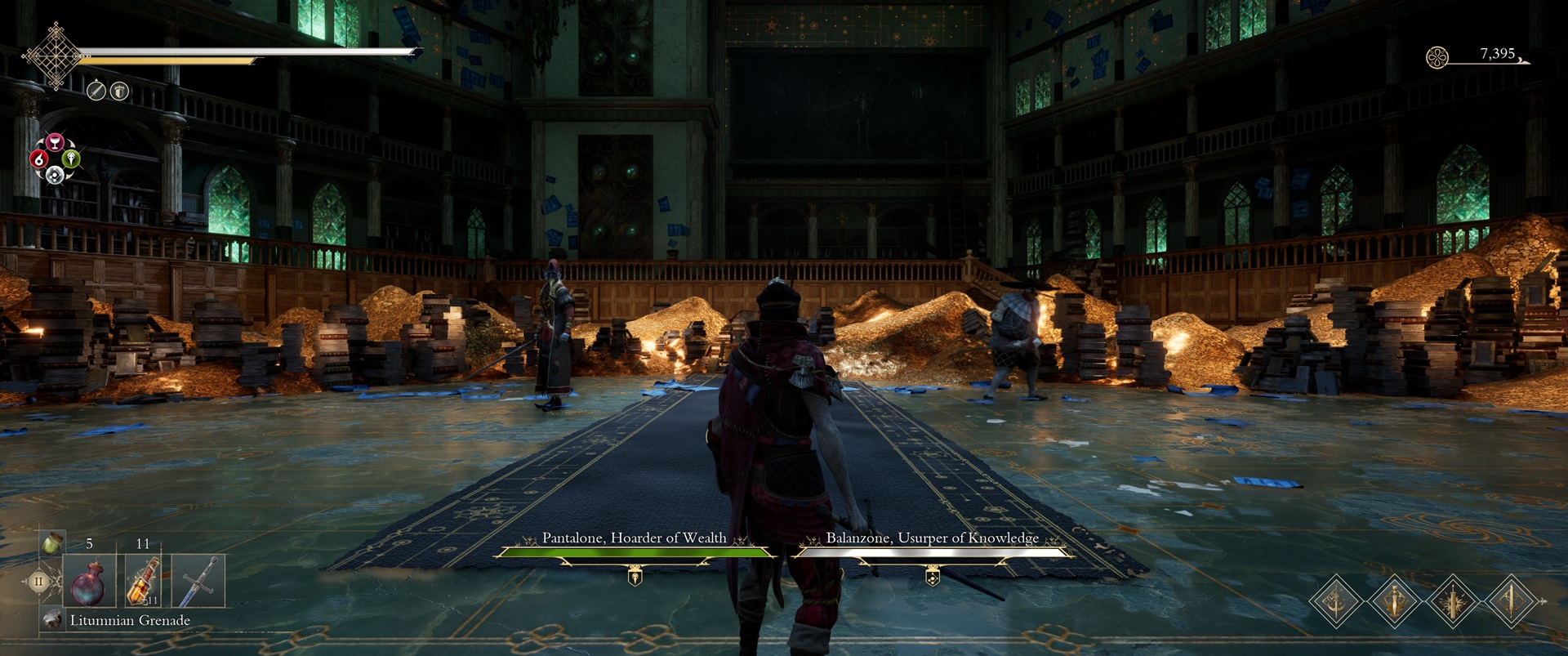The image size is (1568, 656).
Task: Select the sword with circular rings skill diamond
Action: tap(1511, 602)
